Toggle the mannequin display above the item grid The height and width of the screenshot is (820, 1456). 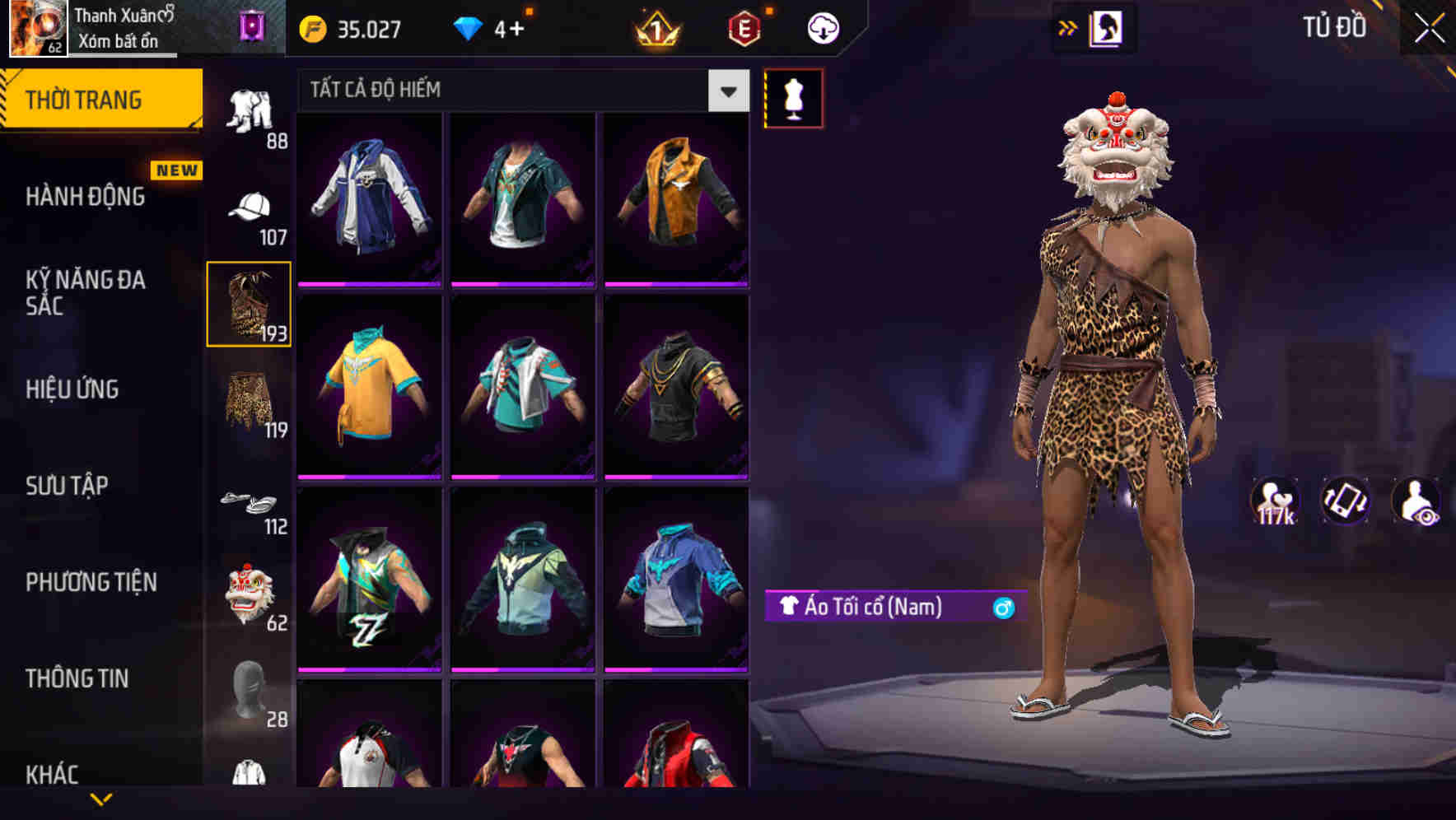793,98
